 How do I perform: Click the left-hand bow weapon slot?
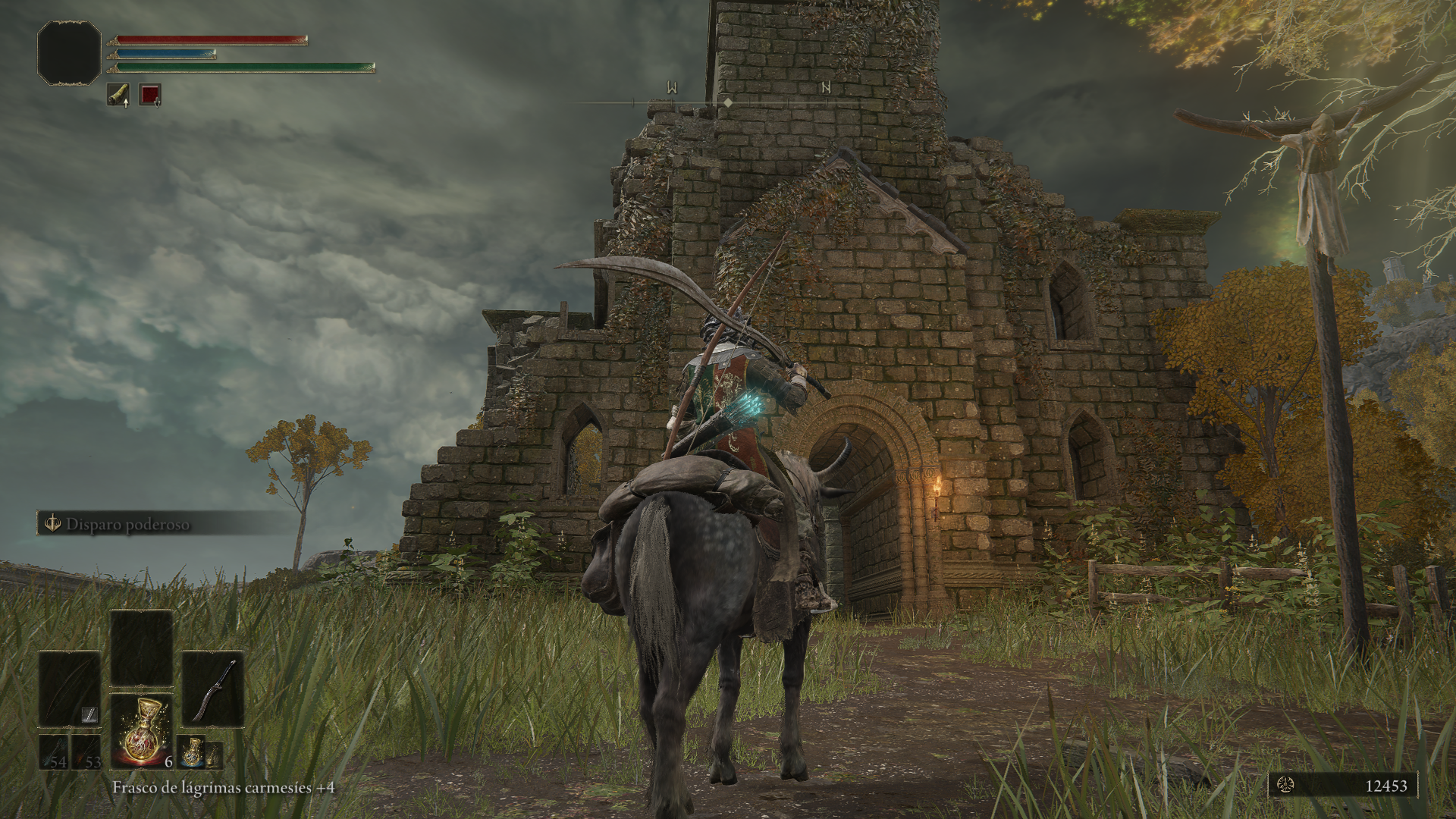click(x=69, y=689)
